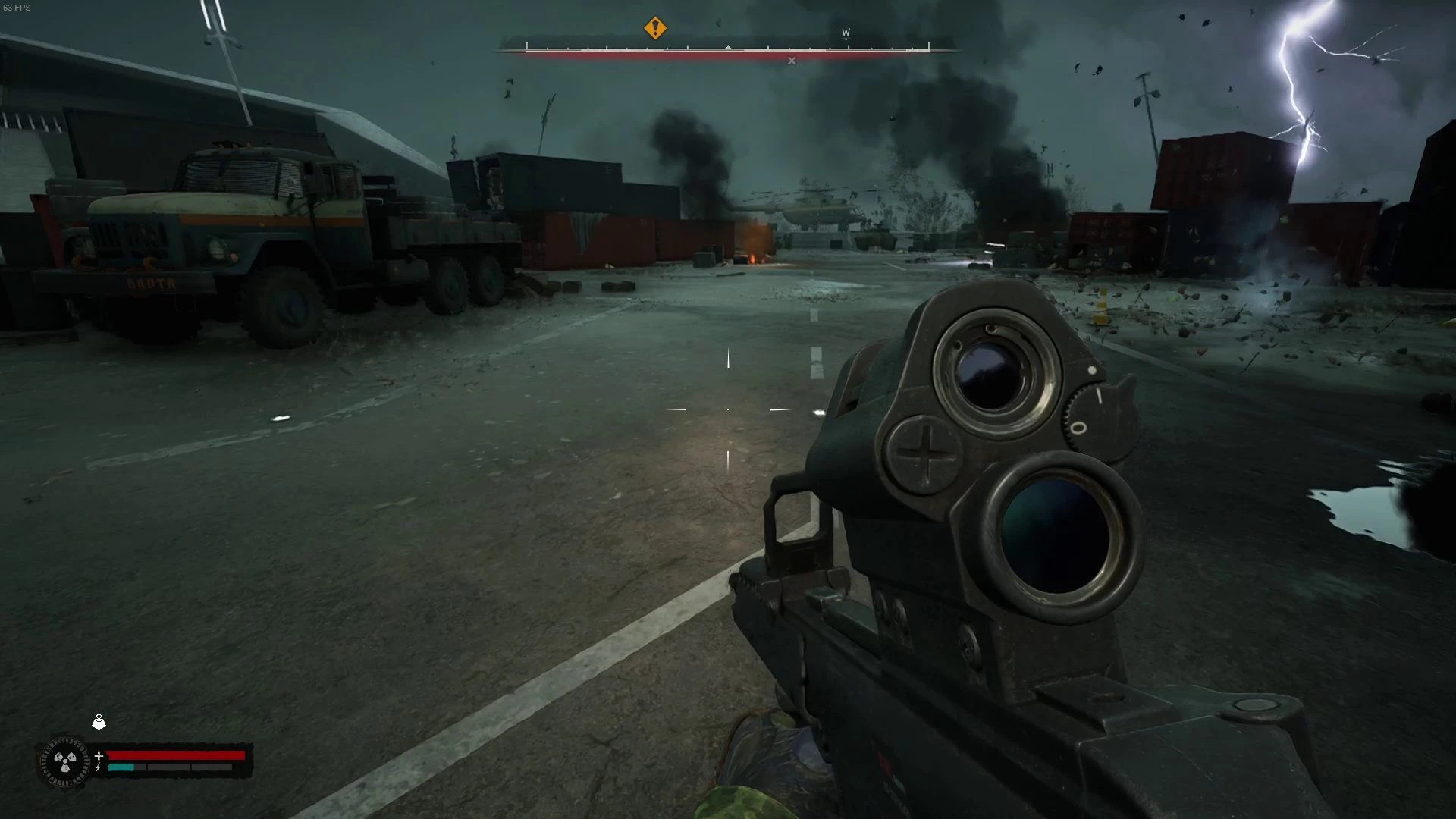Select the radiation trefoil indicator icon
Image resolution: width=1456 pixels, height=819 pixels.
[x=65, y=761]
